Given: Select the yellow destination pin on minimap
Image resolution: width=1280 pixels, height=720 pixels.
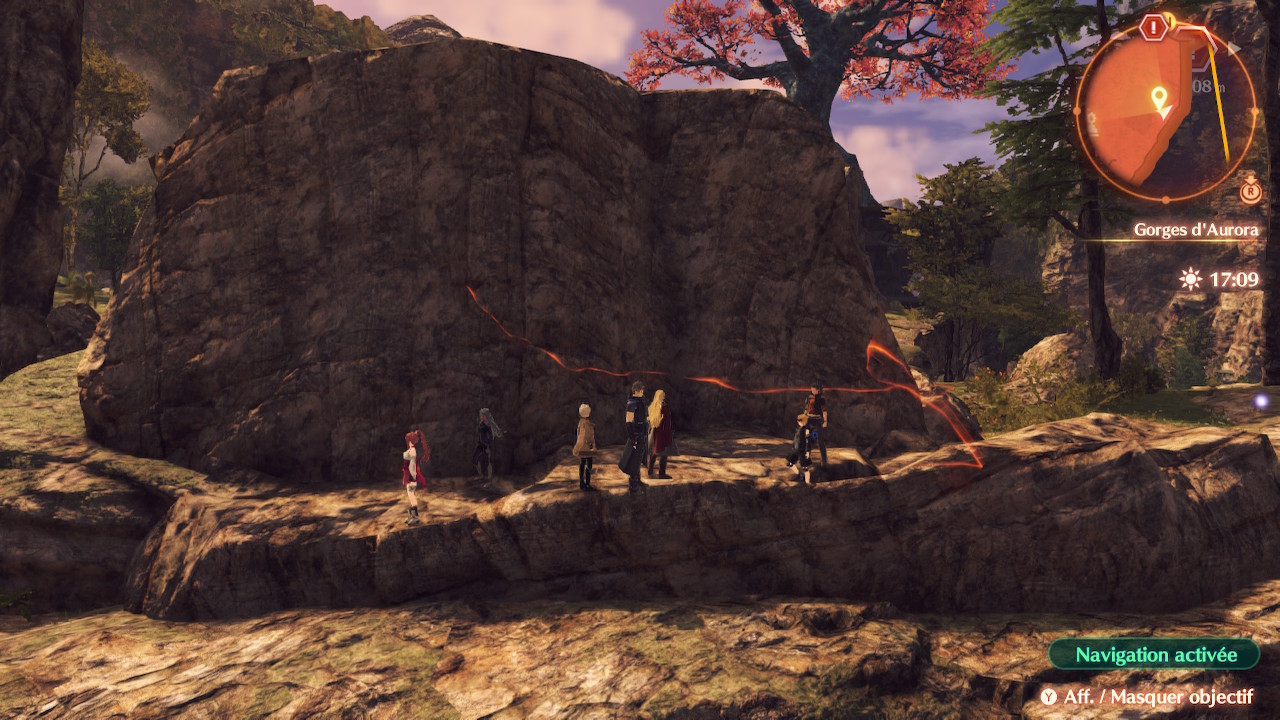Looking at the screenshot, I should point(1159,98).
